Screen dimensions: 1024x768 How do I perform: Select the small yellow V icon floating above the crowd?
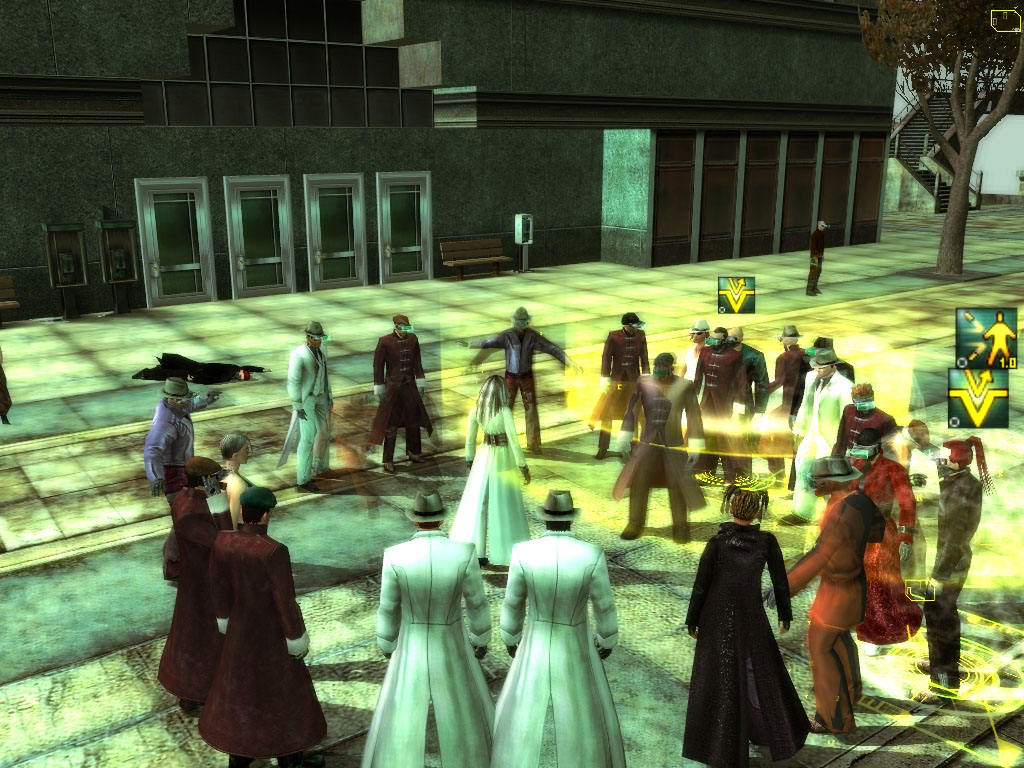click(736, 295)
